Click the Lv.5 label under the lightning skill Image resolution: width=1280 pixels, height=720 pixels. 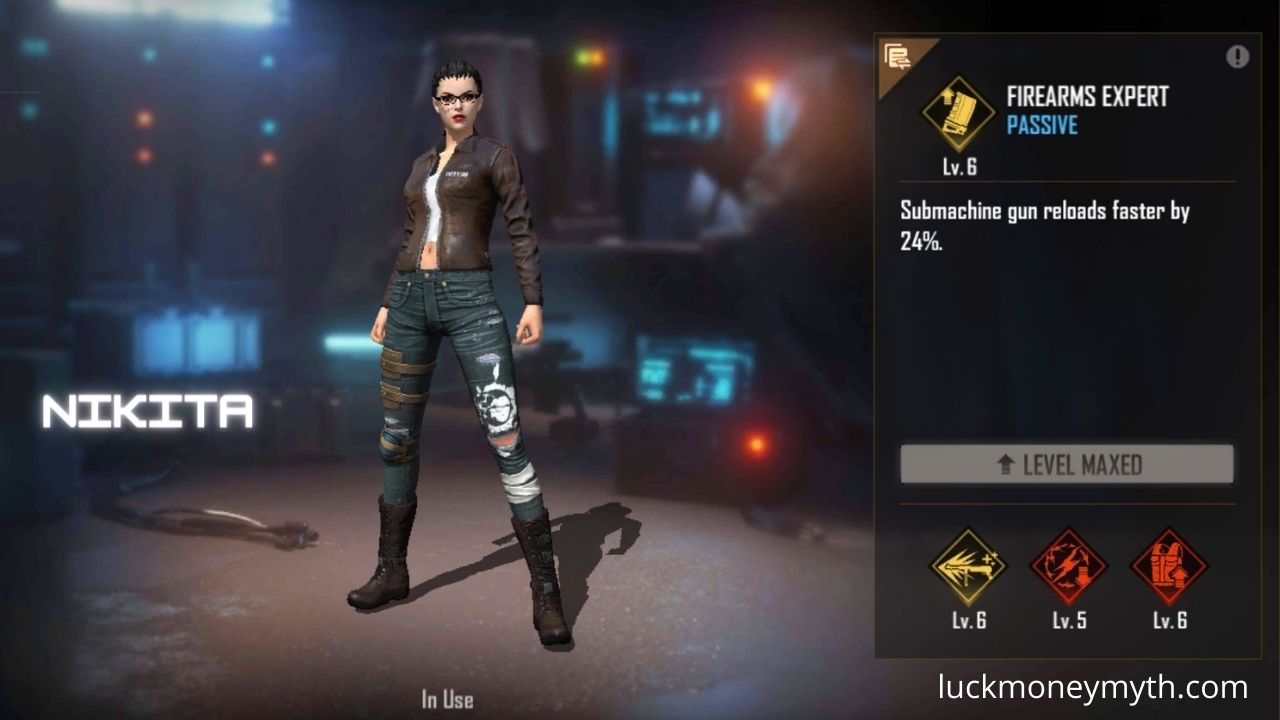tap(1067, 620)
